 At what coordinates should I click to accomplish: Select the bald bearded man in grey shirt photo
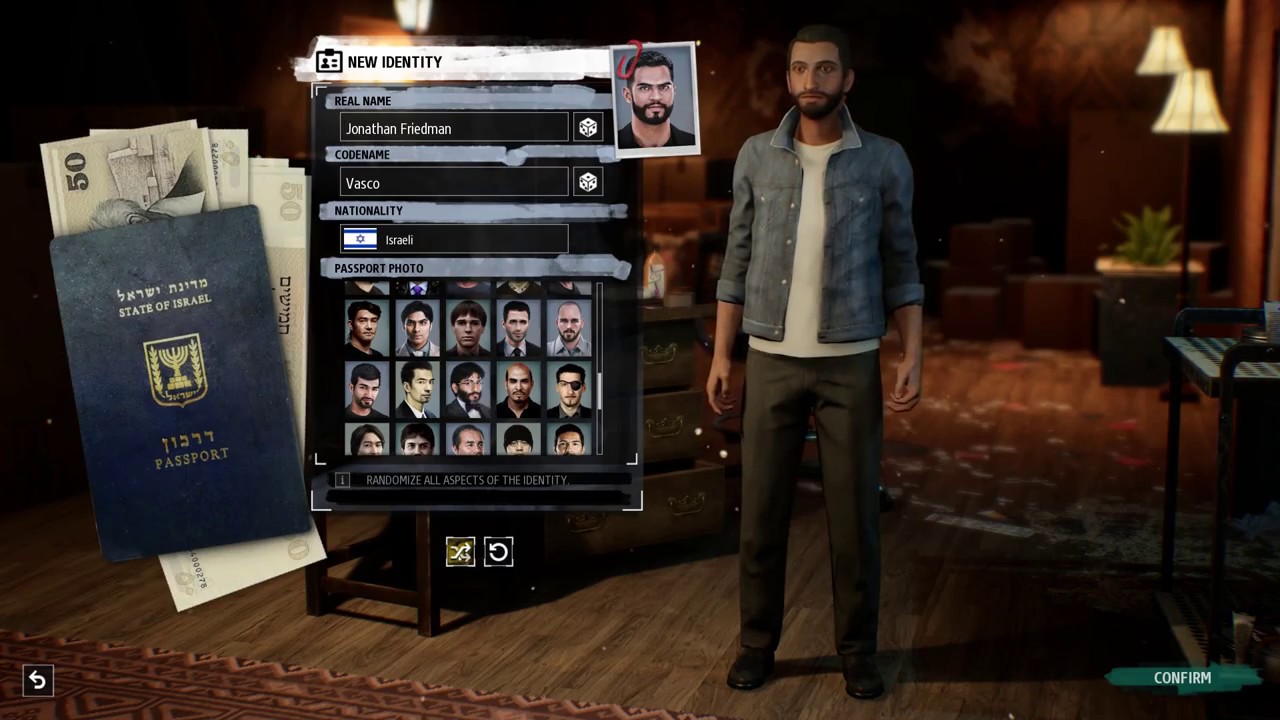[x=569, y=329]
